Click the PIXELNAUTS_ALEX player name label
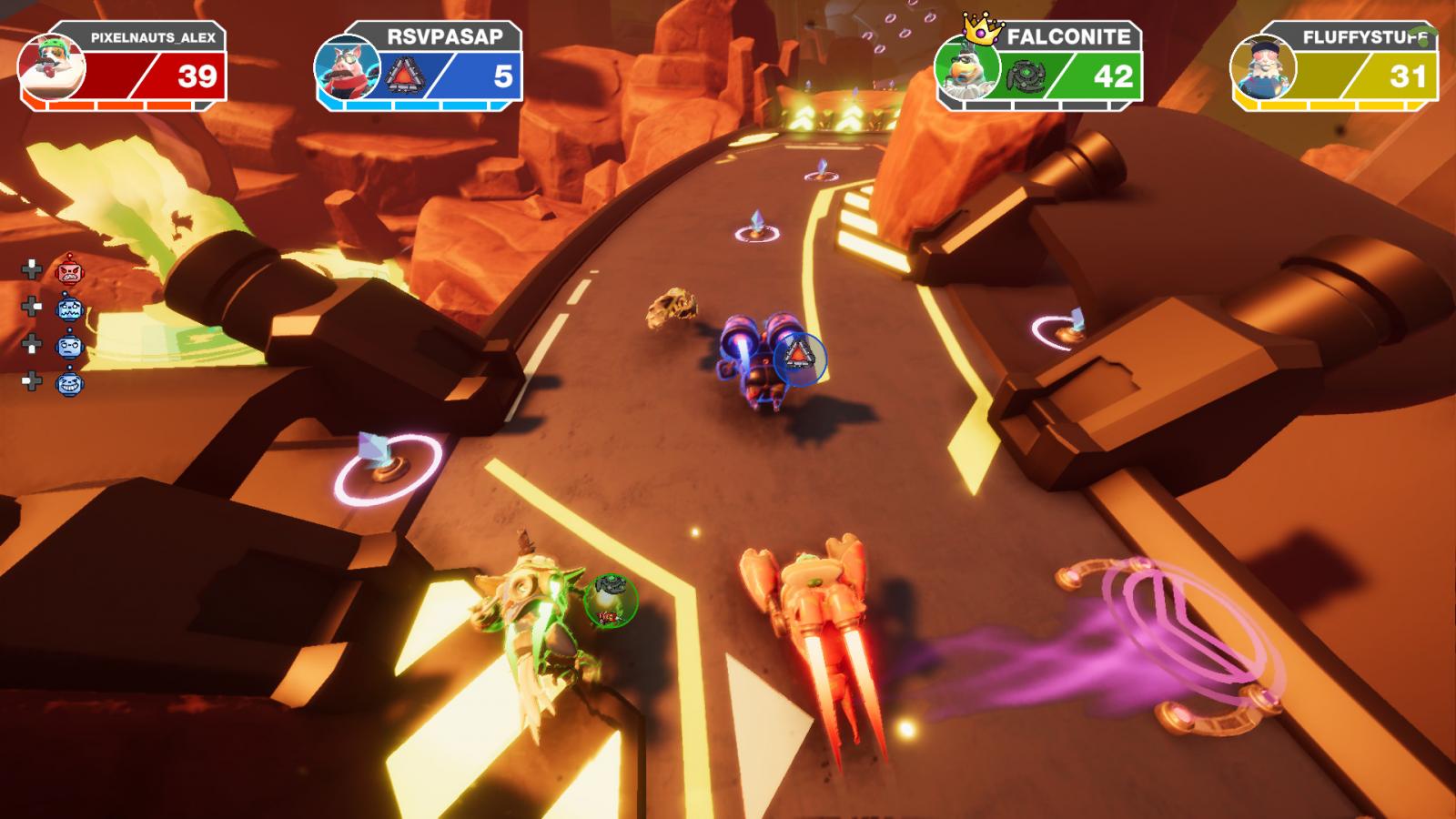This screenshot has width=1456, height=819. click(153, 37)
